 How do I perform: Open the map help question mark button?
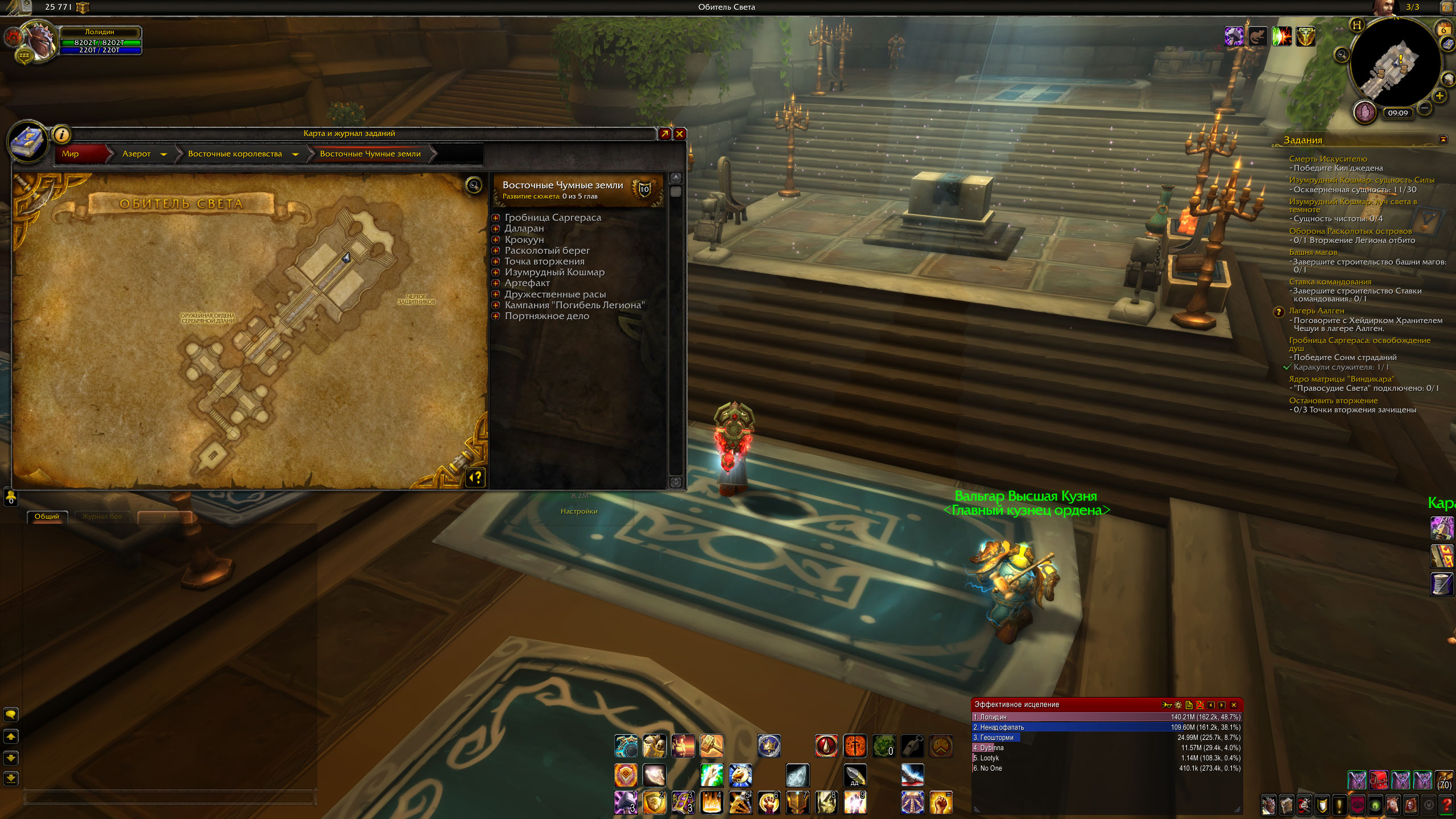coord(476,477)
